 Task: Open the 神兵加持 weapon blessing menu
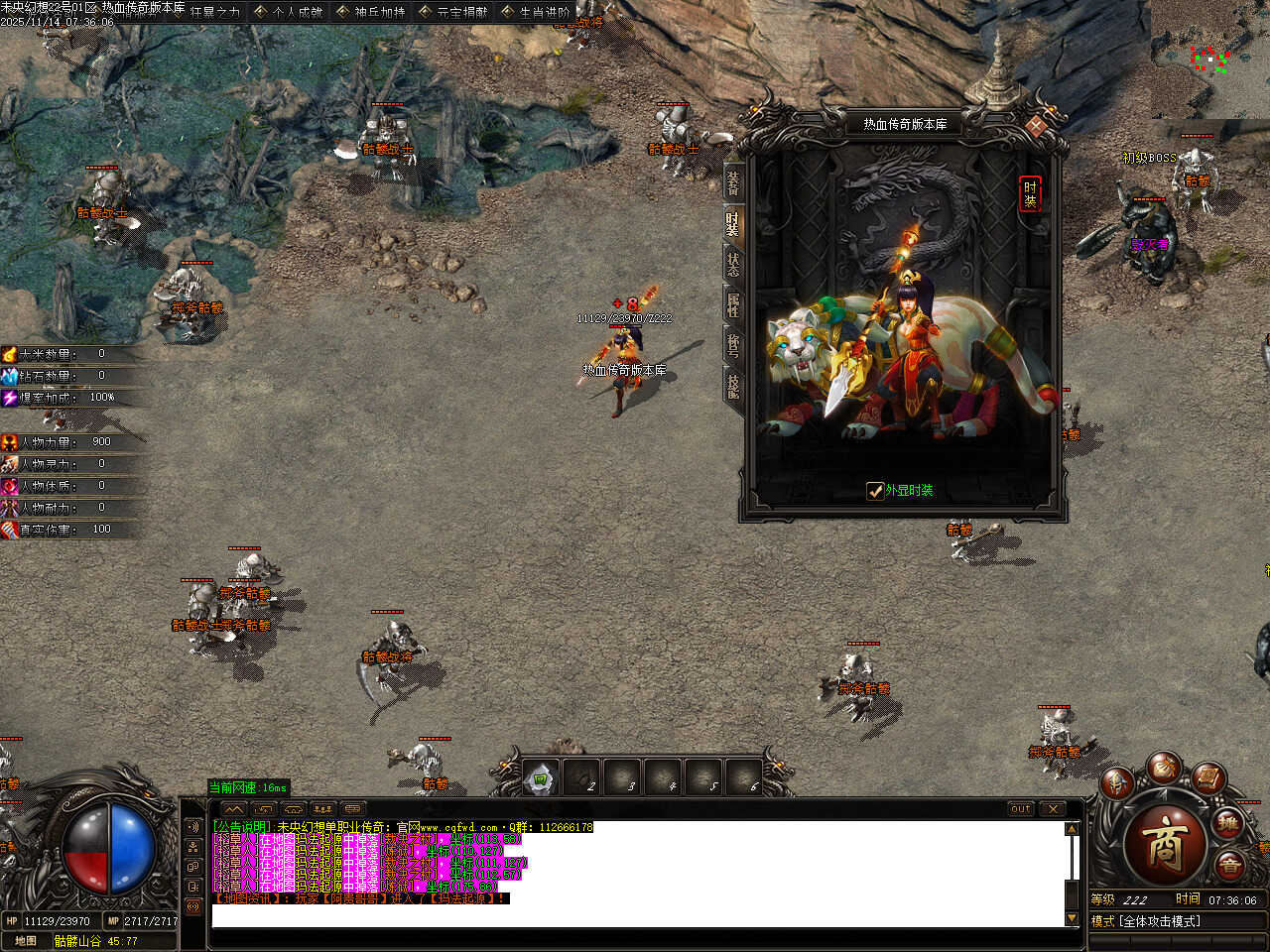pos(371,12)
